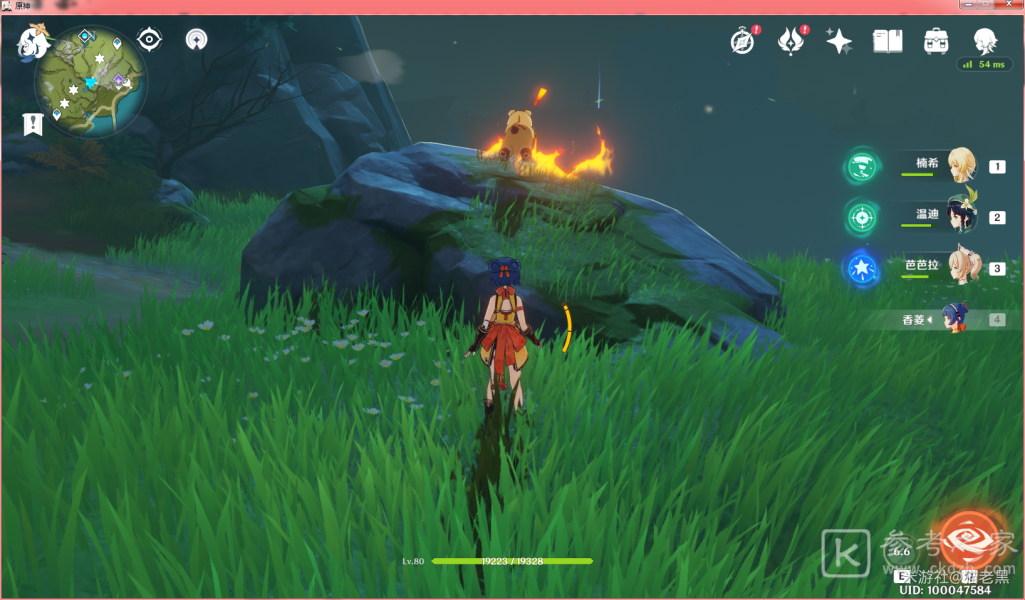Open the character screen head icon
Viewport: 1025px width, 600px height.
(985, 40)
